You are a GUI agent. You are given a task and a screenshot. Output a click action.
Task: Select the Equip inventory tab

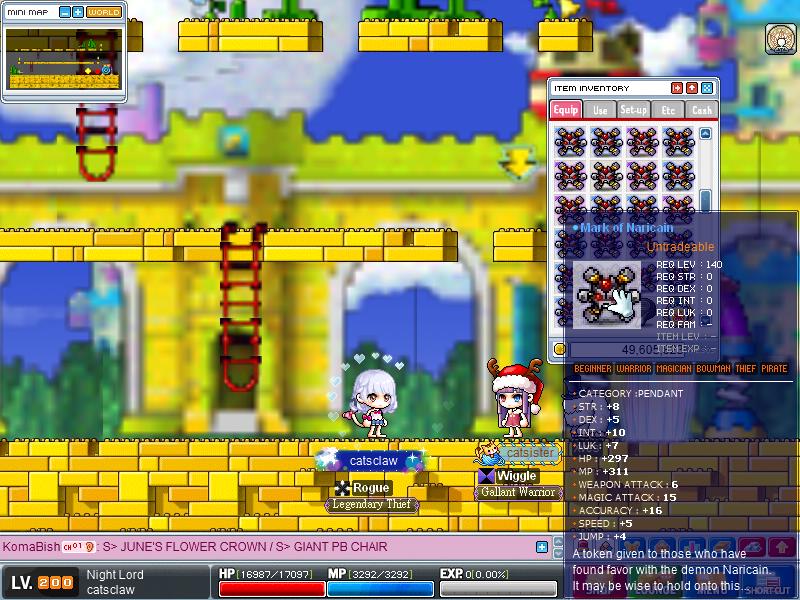pos(565,110)
